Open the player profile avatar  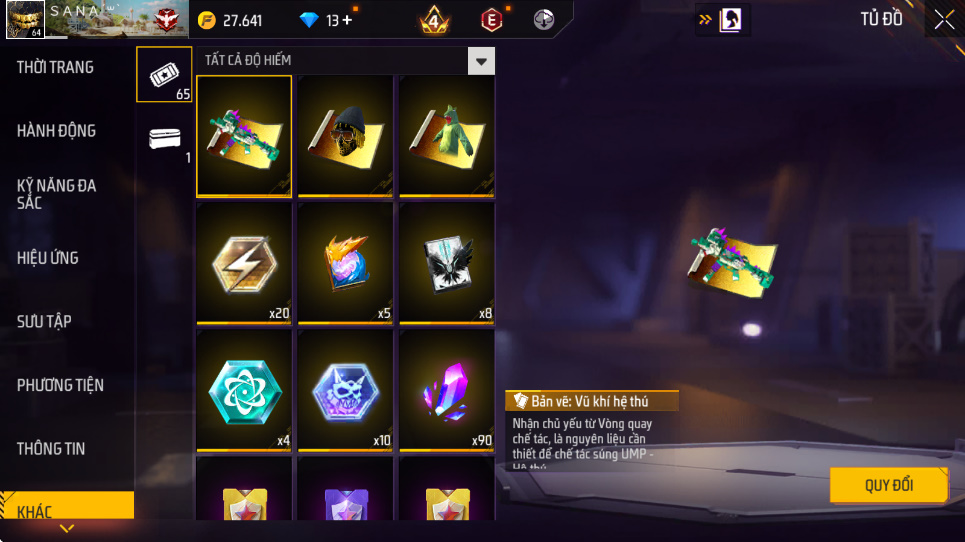coord(25,19)
